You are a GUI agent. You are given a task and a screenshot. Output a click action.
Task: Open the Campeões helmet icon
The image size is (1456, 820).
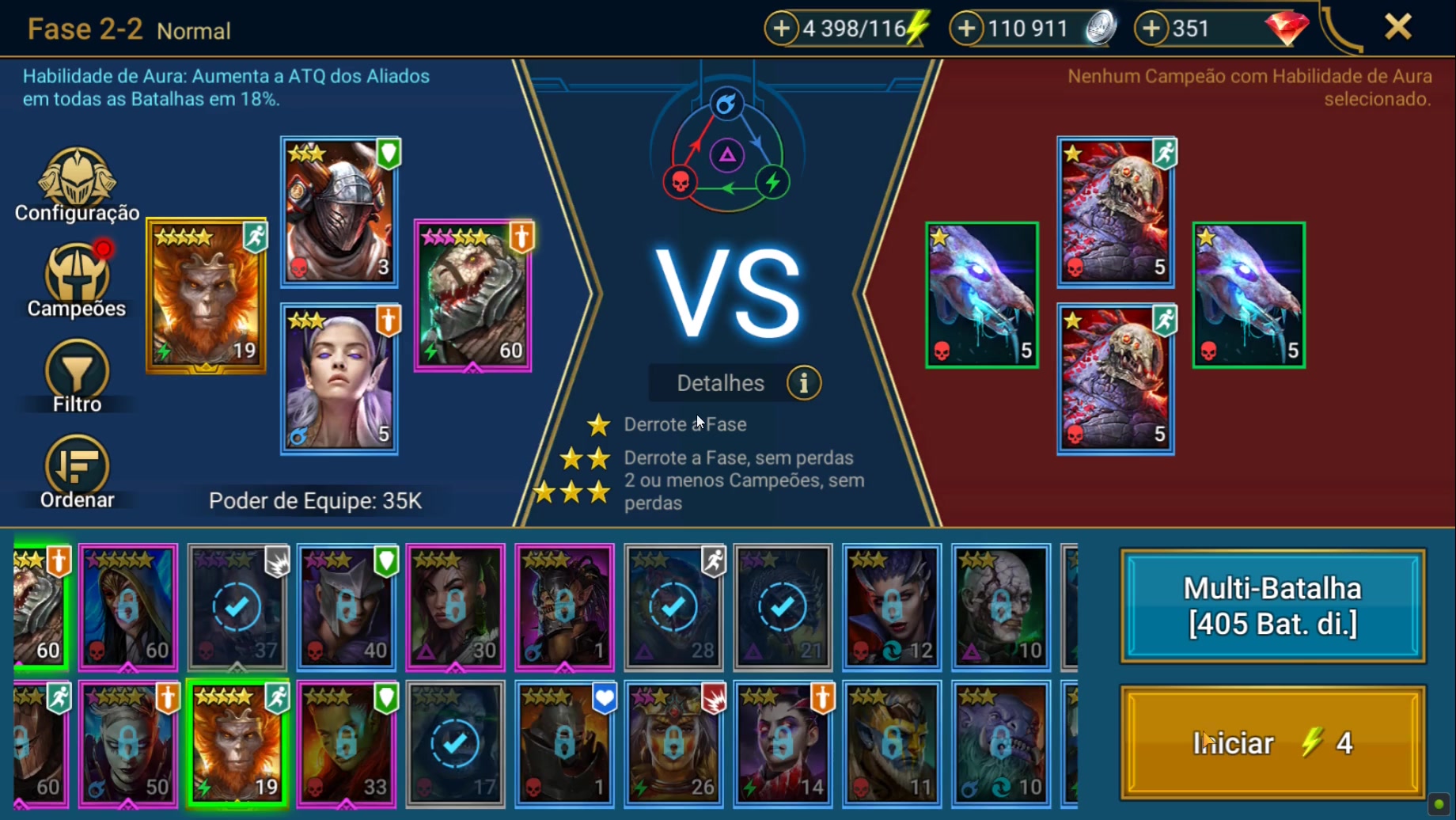point(77,280)
